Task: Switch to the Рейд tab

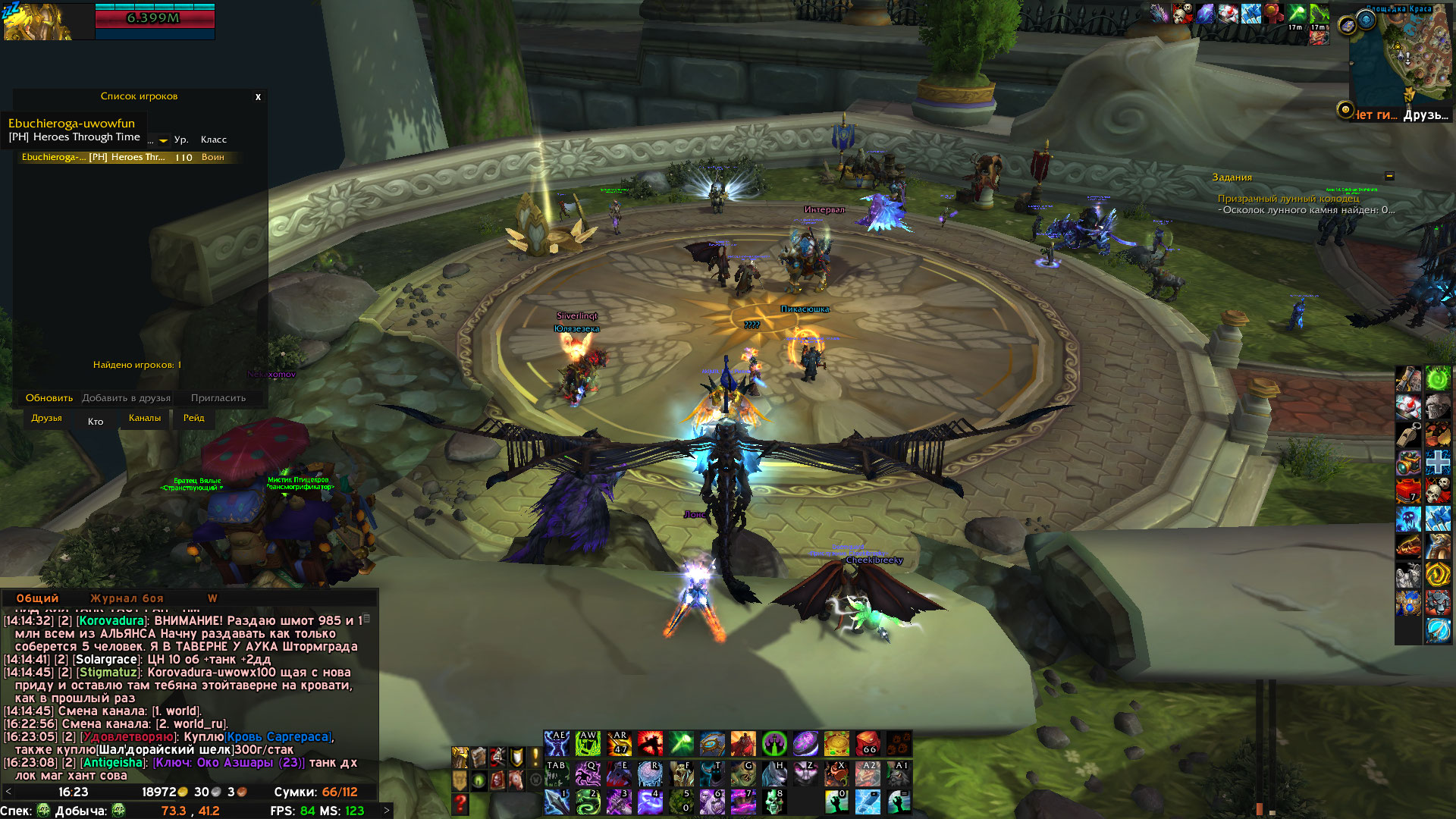Action: [193, 418]
